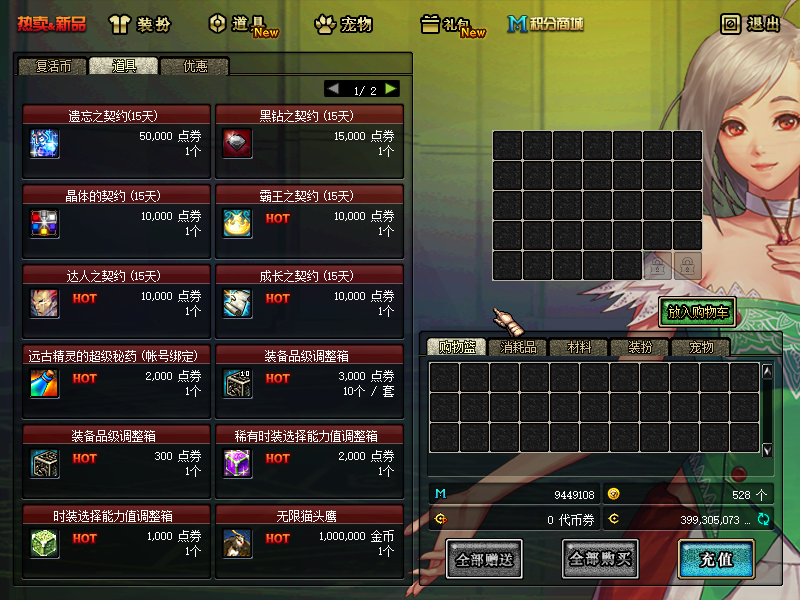Show the 材料 materials tab

pyautogui.click(x=579, y=347)
